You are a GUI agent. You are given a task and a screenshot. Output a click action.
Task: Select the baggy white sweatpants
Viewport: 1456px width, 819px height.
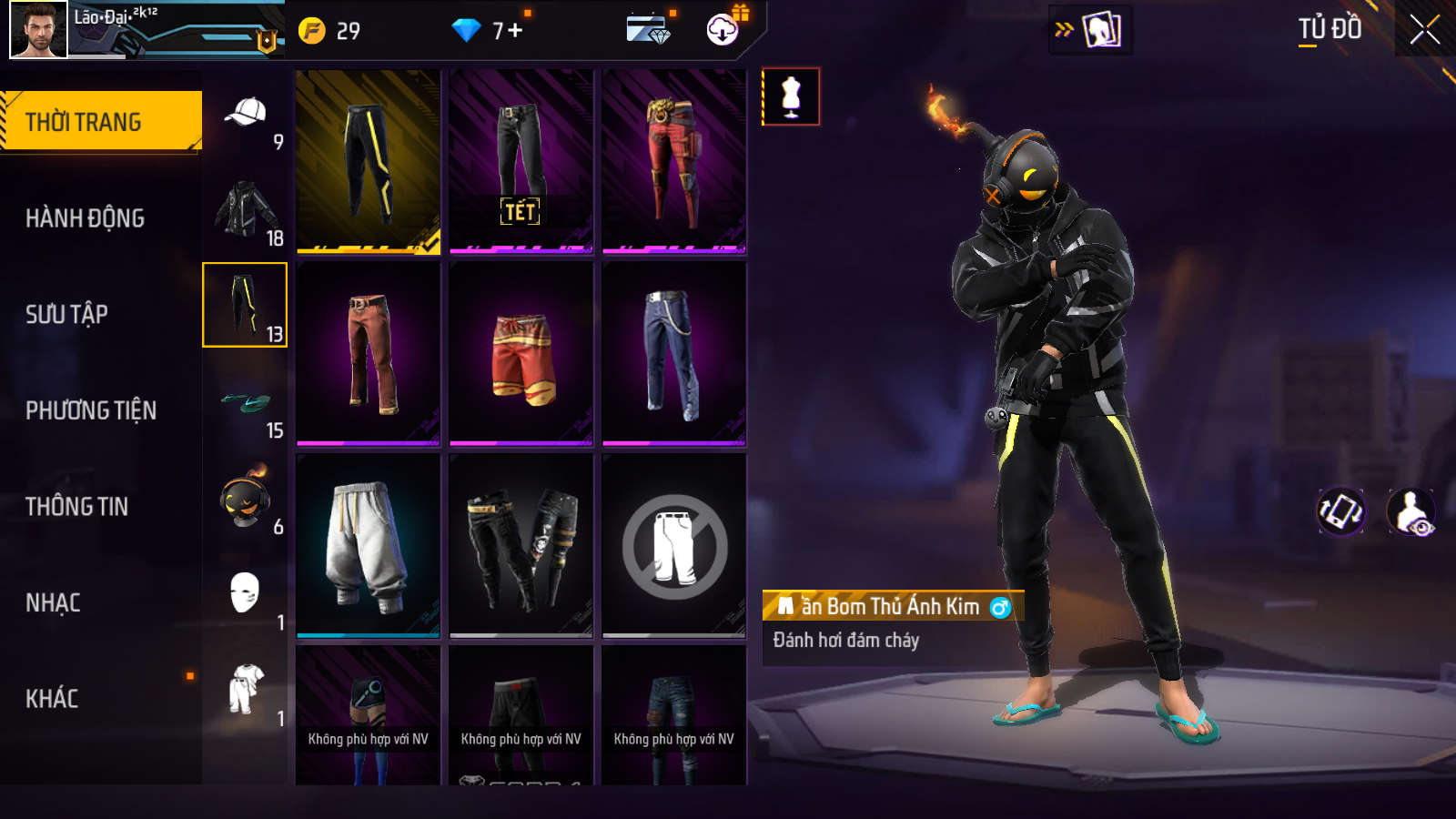click(368, 546)
